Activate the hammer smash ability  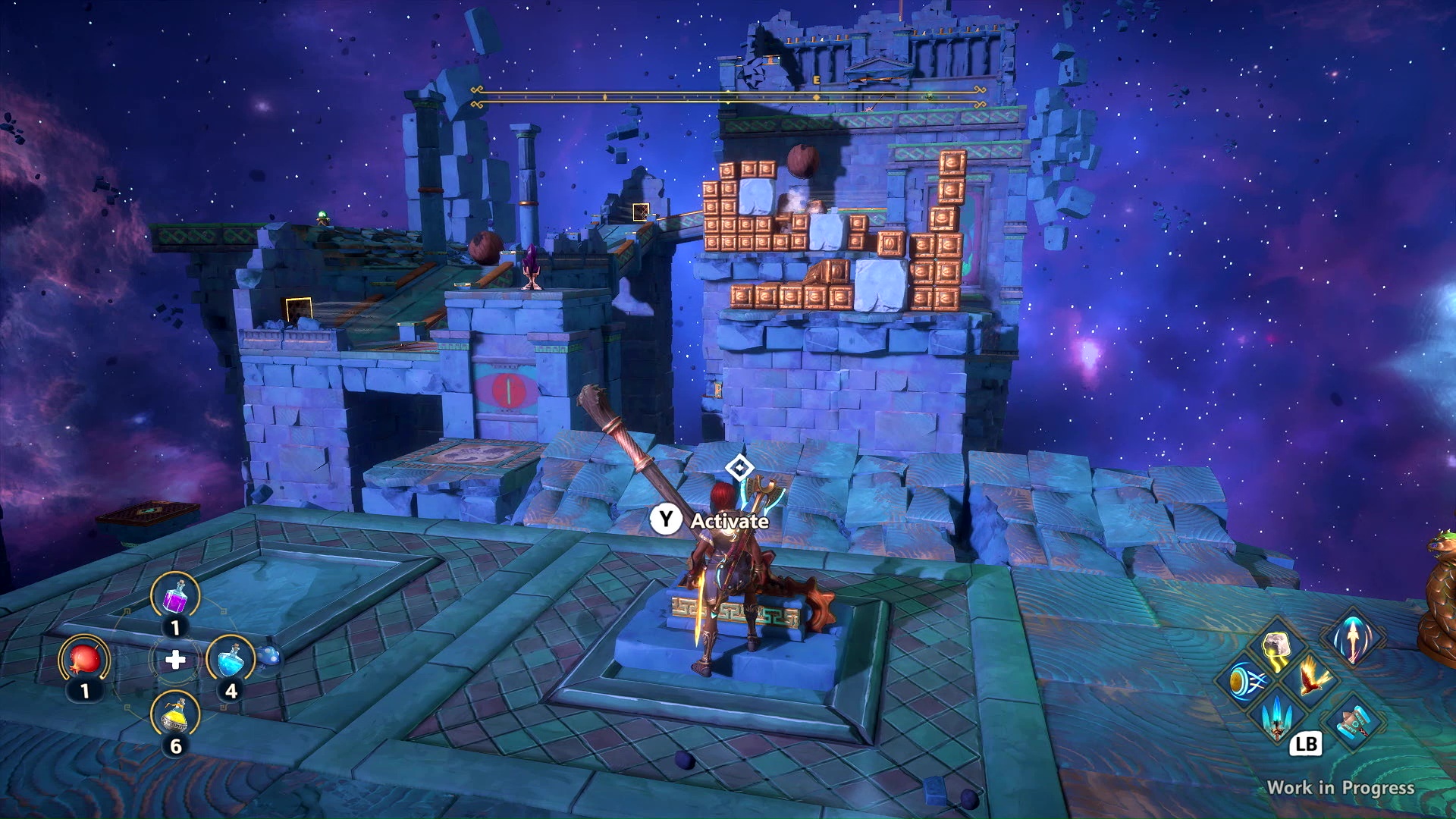coord(1352,721)
